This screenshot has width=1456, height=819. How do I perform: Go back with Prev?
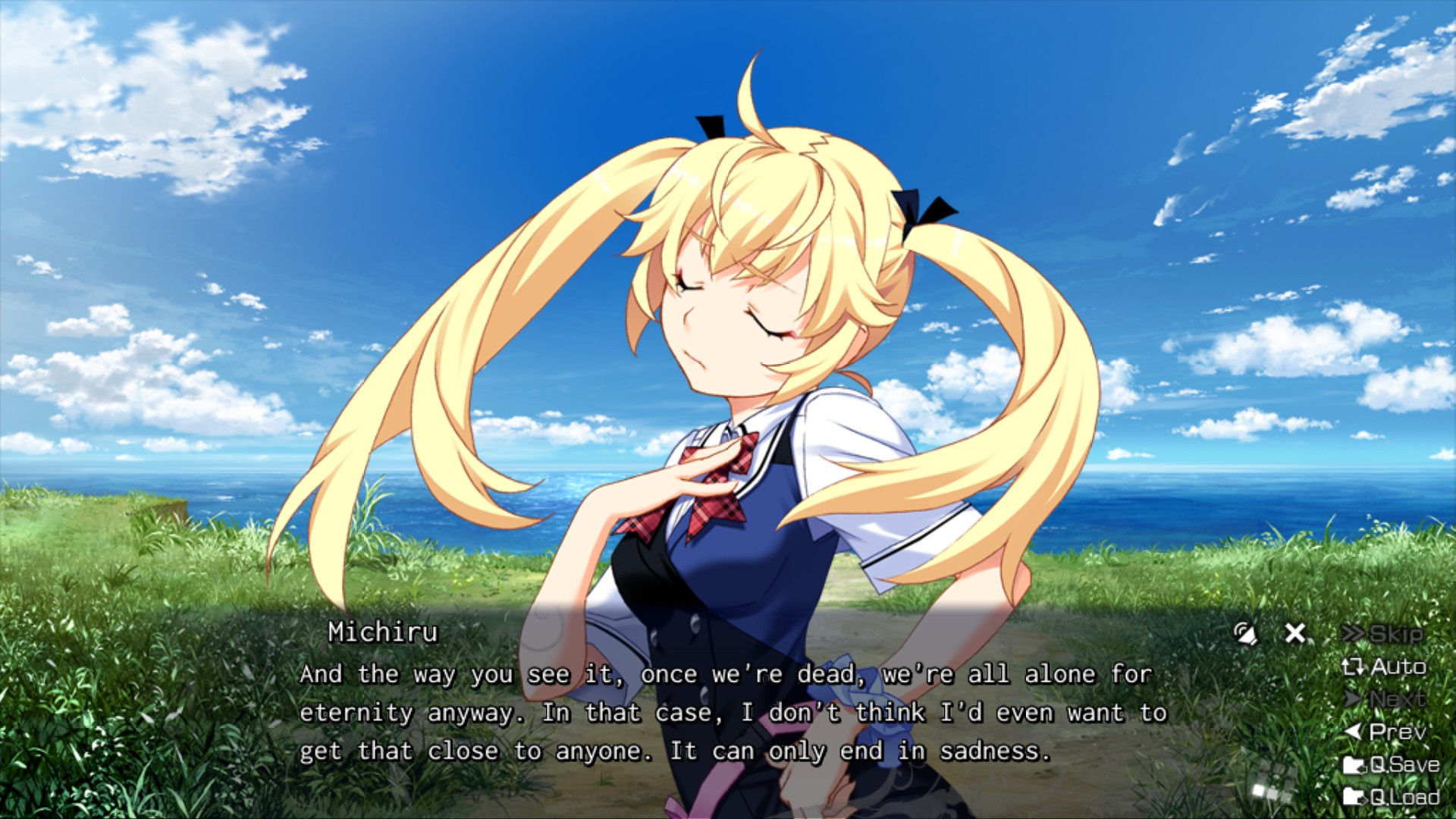[x=1385, y=732]
